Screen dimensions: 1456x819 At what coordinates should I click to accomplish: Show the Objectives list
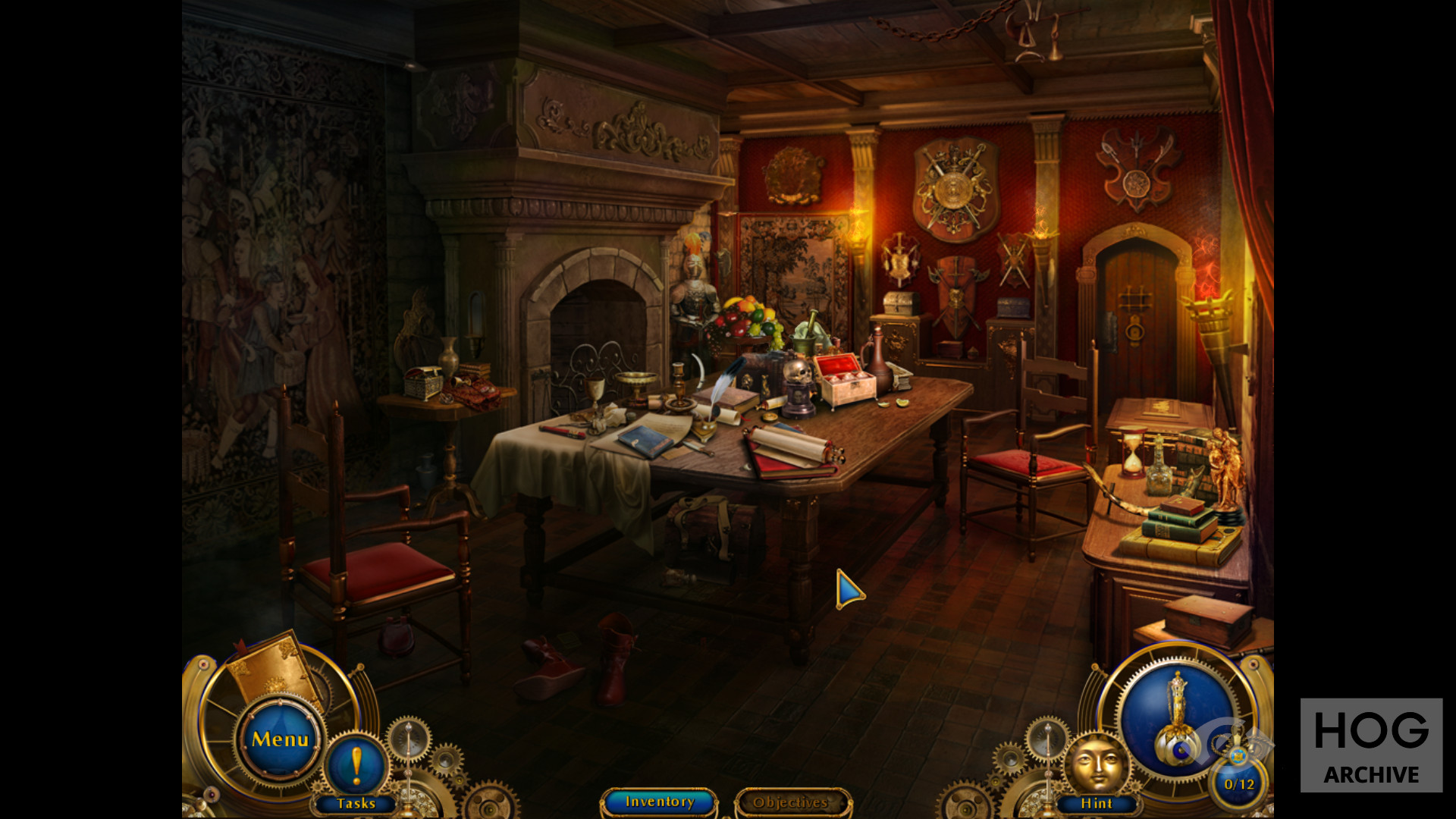coord(791,802)
